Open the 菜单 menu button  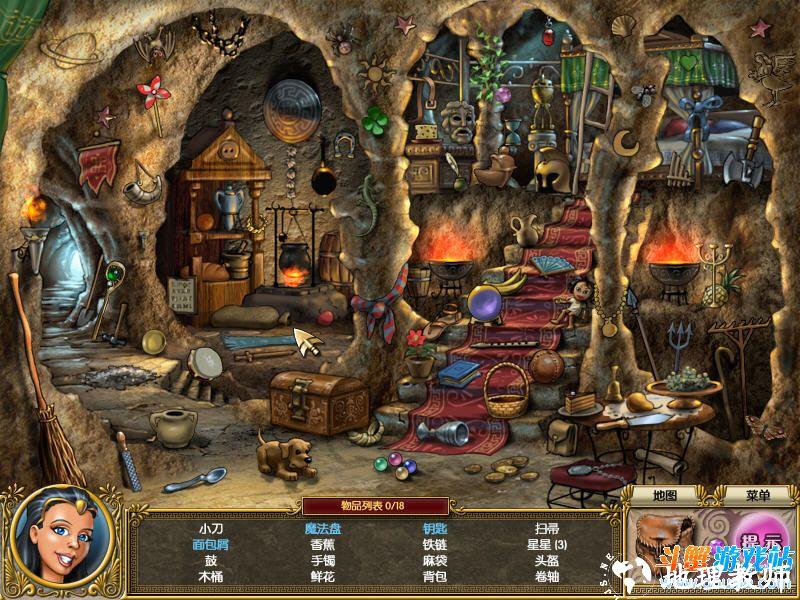pyautogui.click(x=758, y=495)
